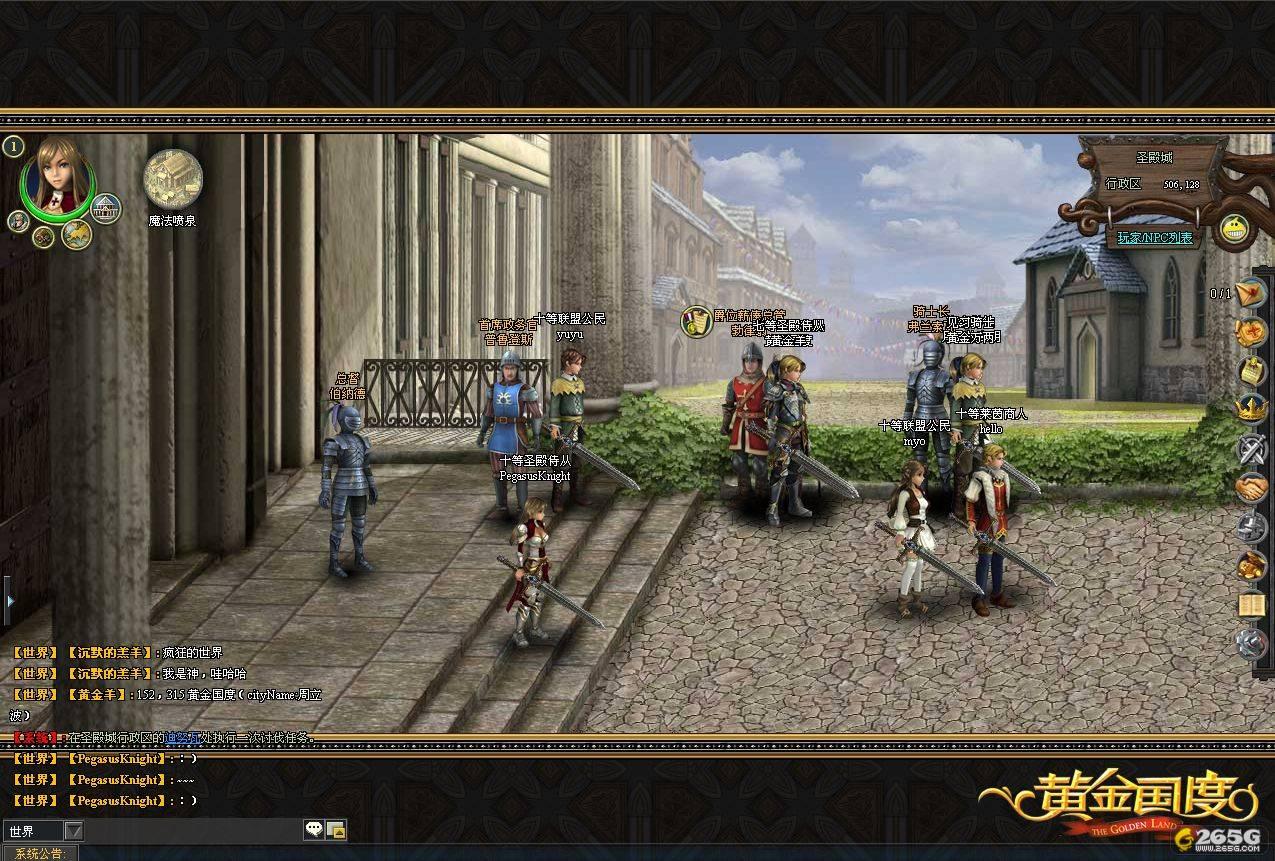Expand the chat channel dropdown (世界)

click(73, 831)
